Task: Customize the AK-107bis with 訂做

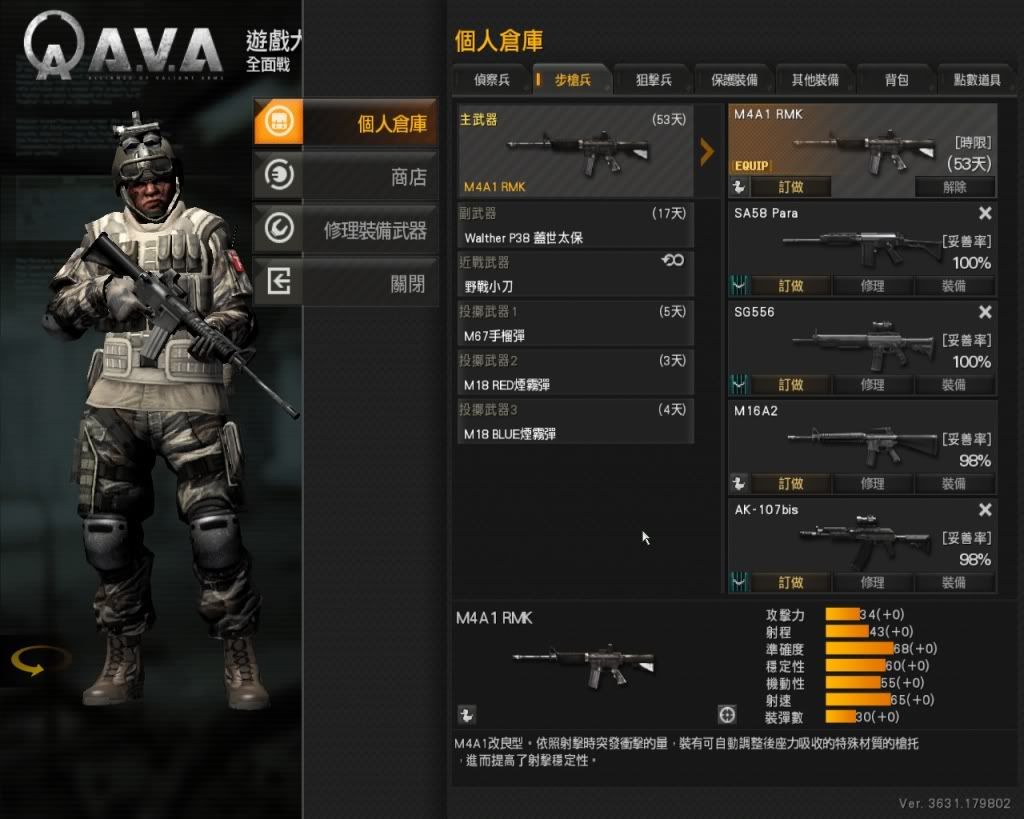Action: pyautogui.click(x=790, y=582)
